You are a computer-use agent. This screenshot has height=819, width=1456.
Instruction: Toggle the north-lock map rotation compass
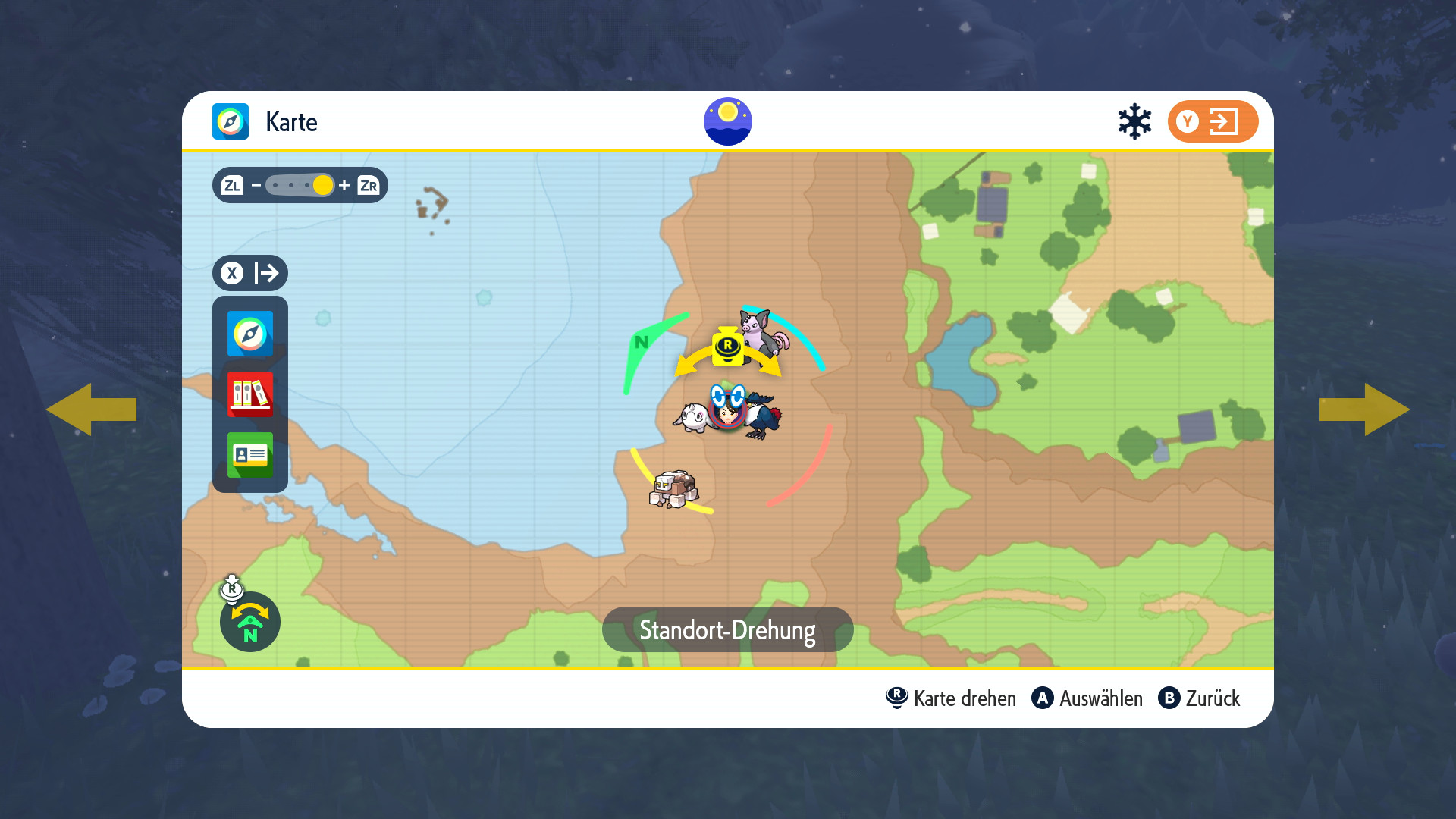click(250, 622)
